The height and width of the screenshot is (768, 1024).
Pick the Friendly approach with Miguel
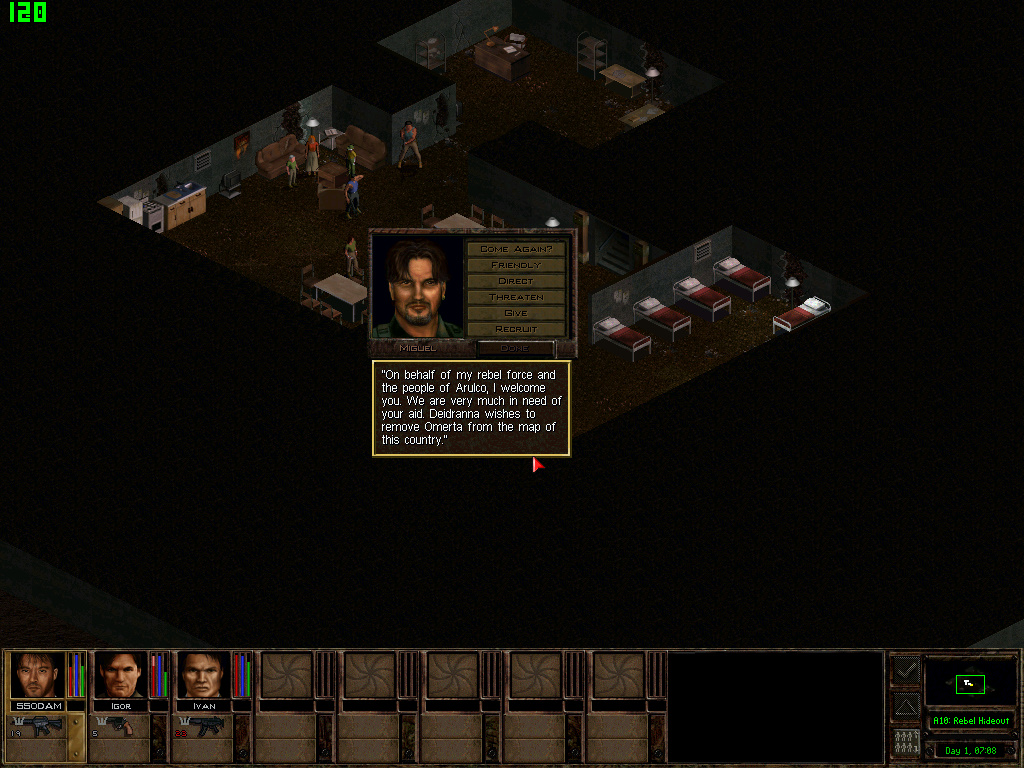tap(516, 265)
